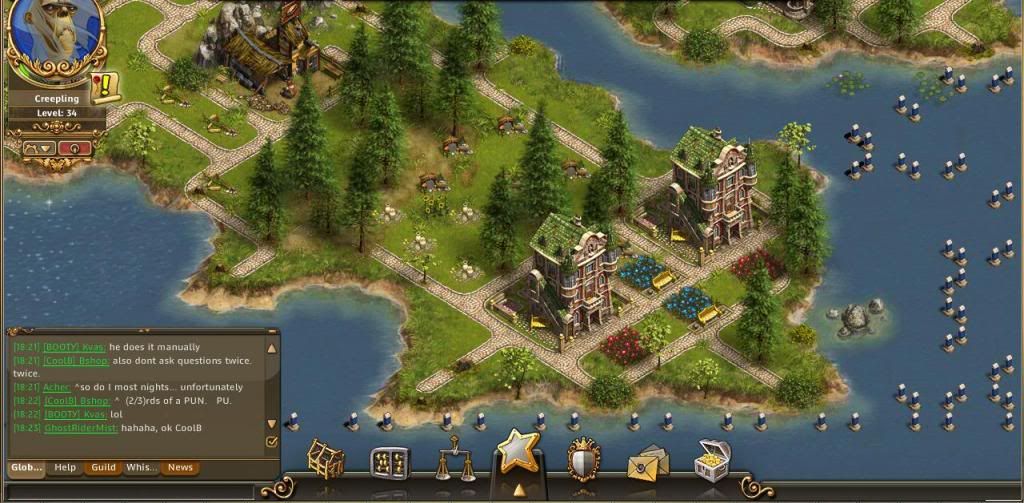This screenshot has height=503, width=1024.
Task: Open the quest scroll with exclamation mark
Action: tap(104, 86)
